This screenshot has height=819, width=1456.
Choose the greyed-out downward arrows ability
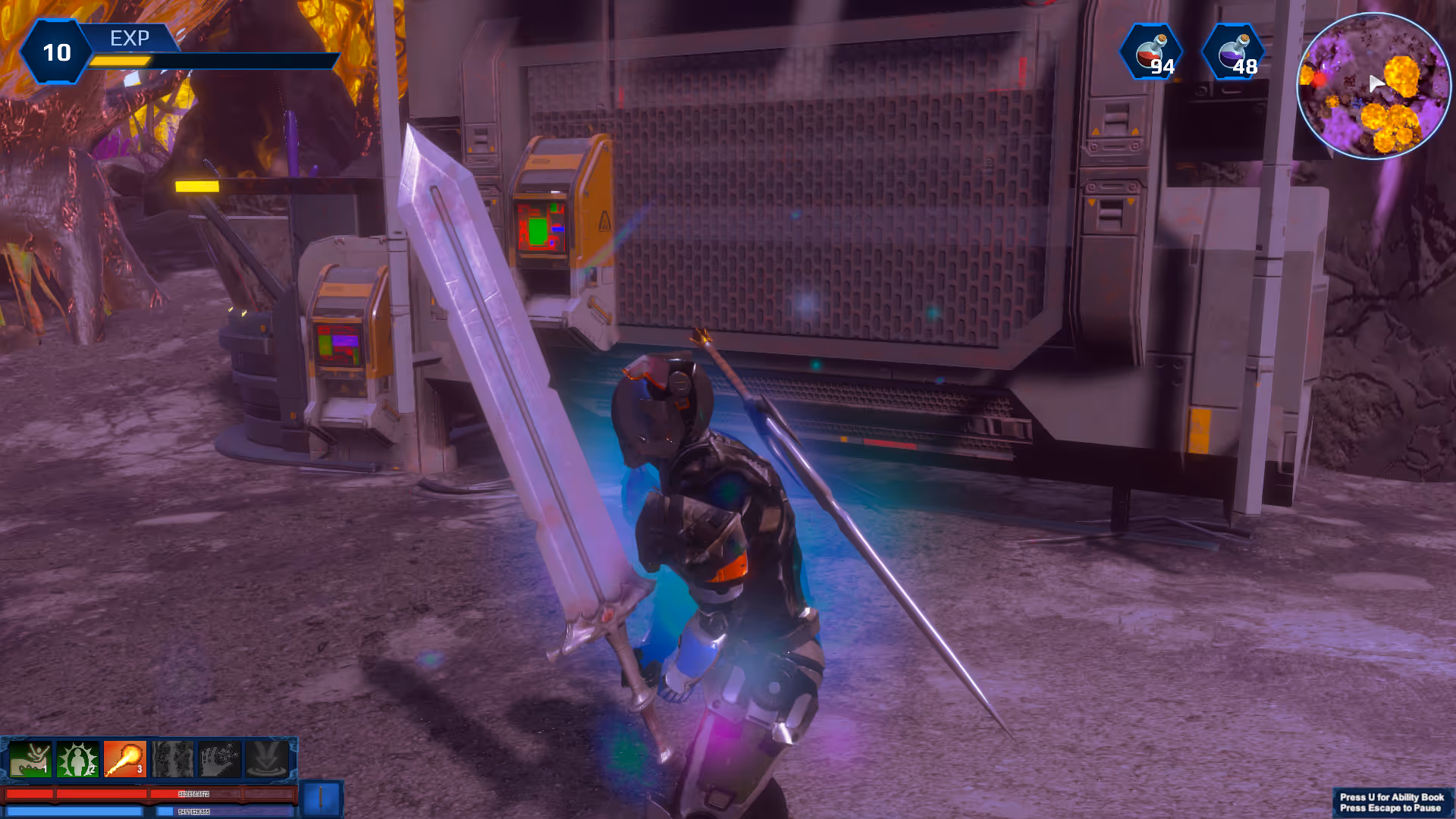point(267,759)
